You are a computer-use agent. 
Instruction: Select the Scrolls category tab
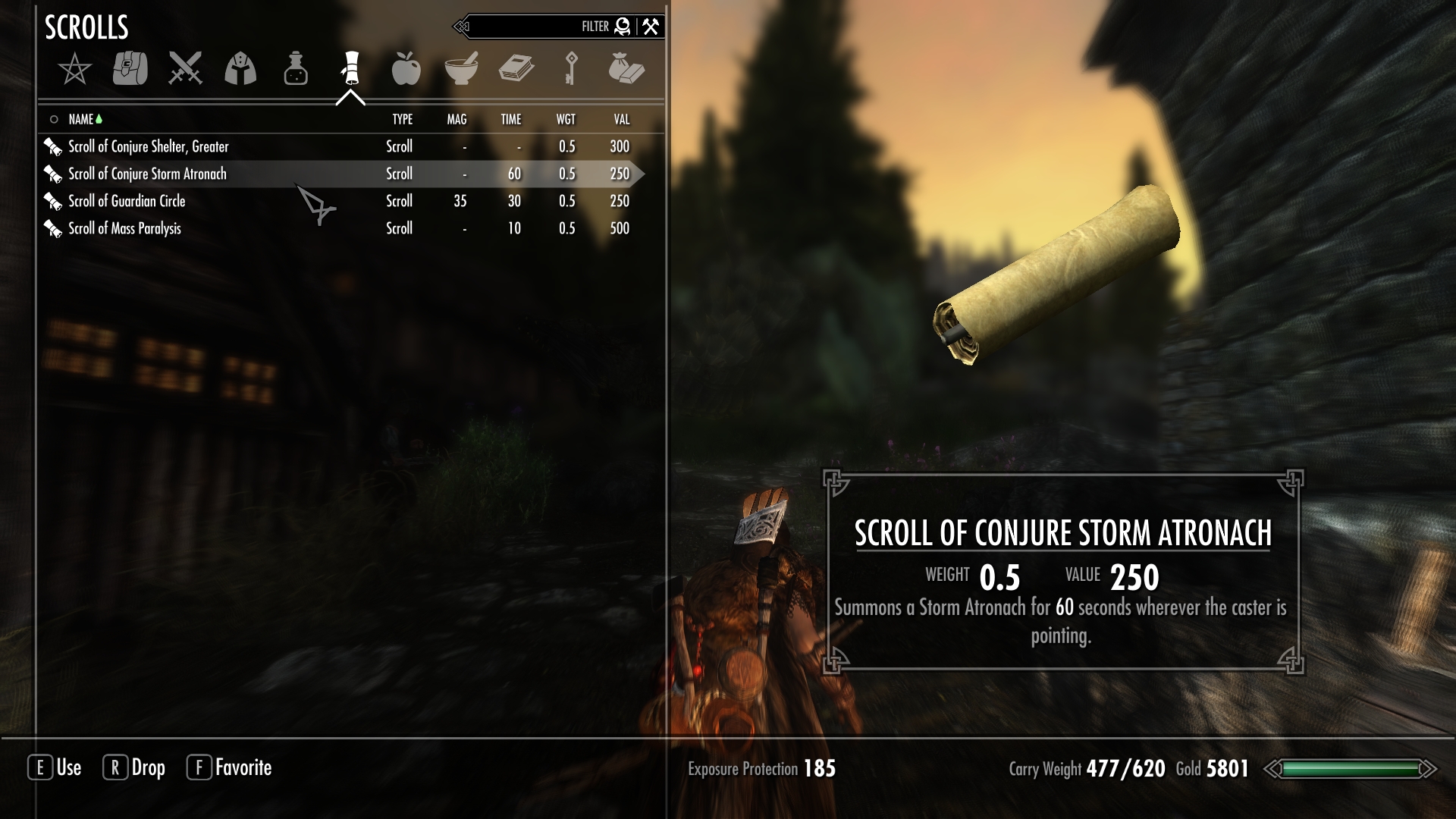point(350,68)
